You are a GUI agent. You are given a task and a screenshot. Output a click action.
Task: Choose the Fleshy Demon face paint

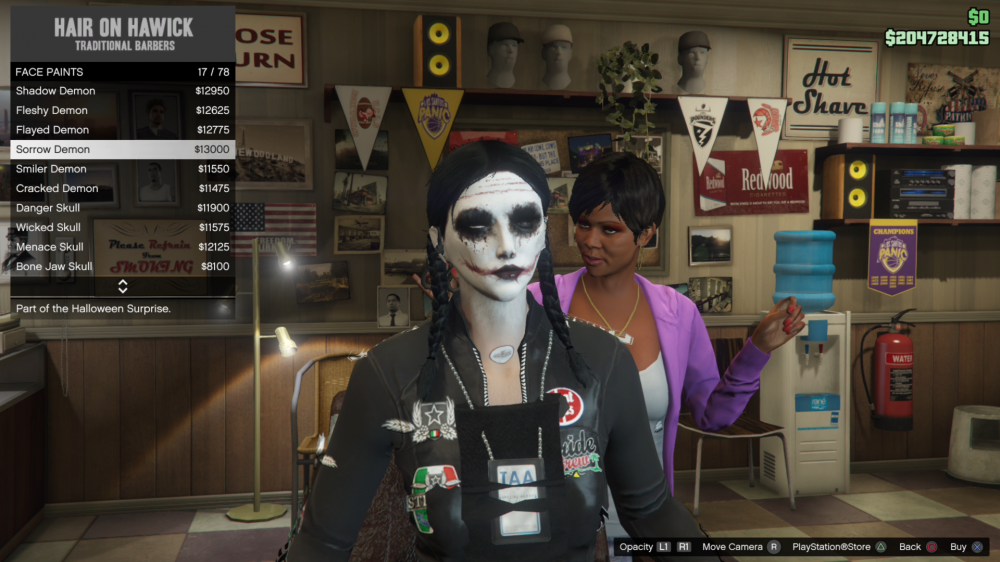coord(123,110)
